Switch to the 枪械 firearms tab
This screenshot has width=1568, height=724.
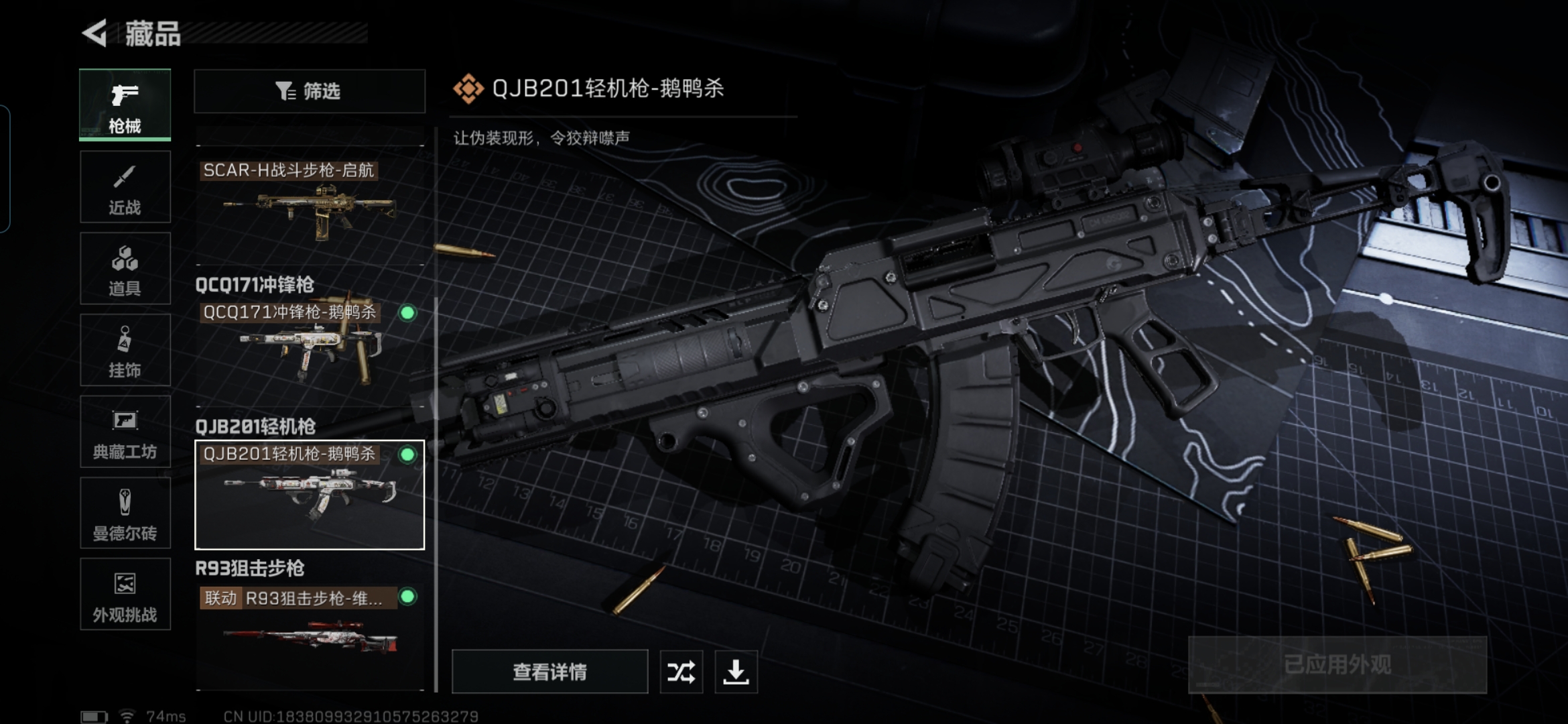pyautogui.click(x=125, y=105)
